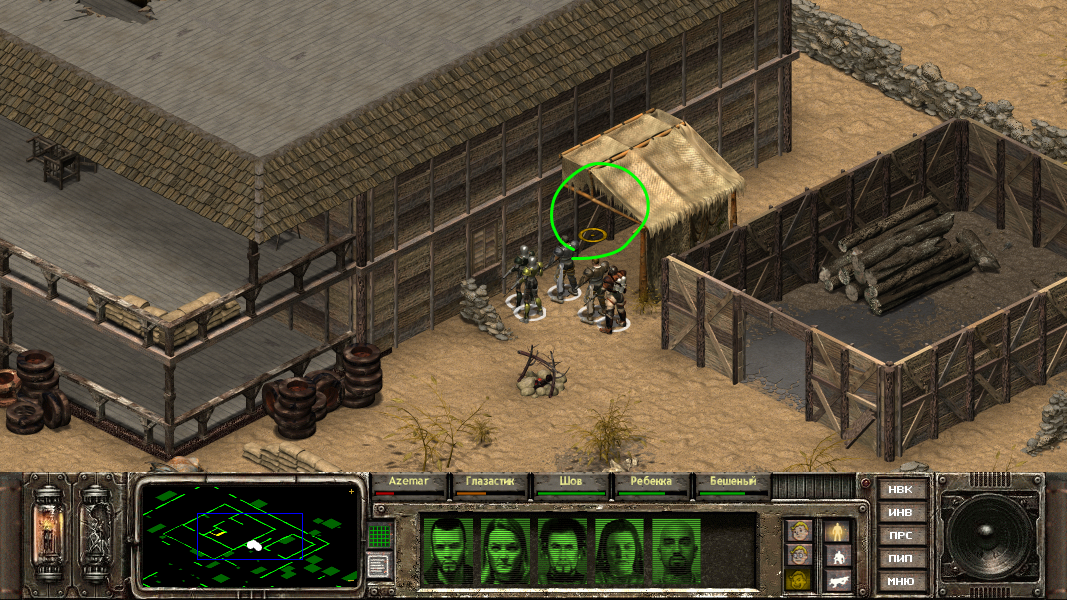
Task: Click the first green squad portrait
Action: (x=447, y=550)
